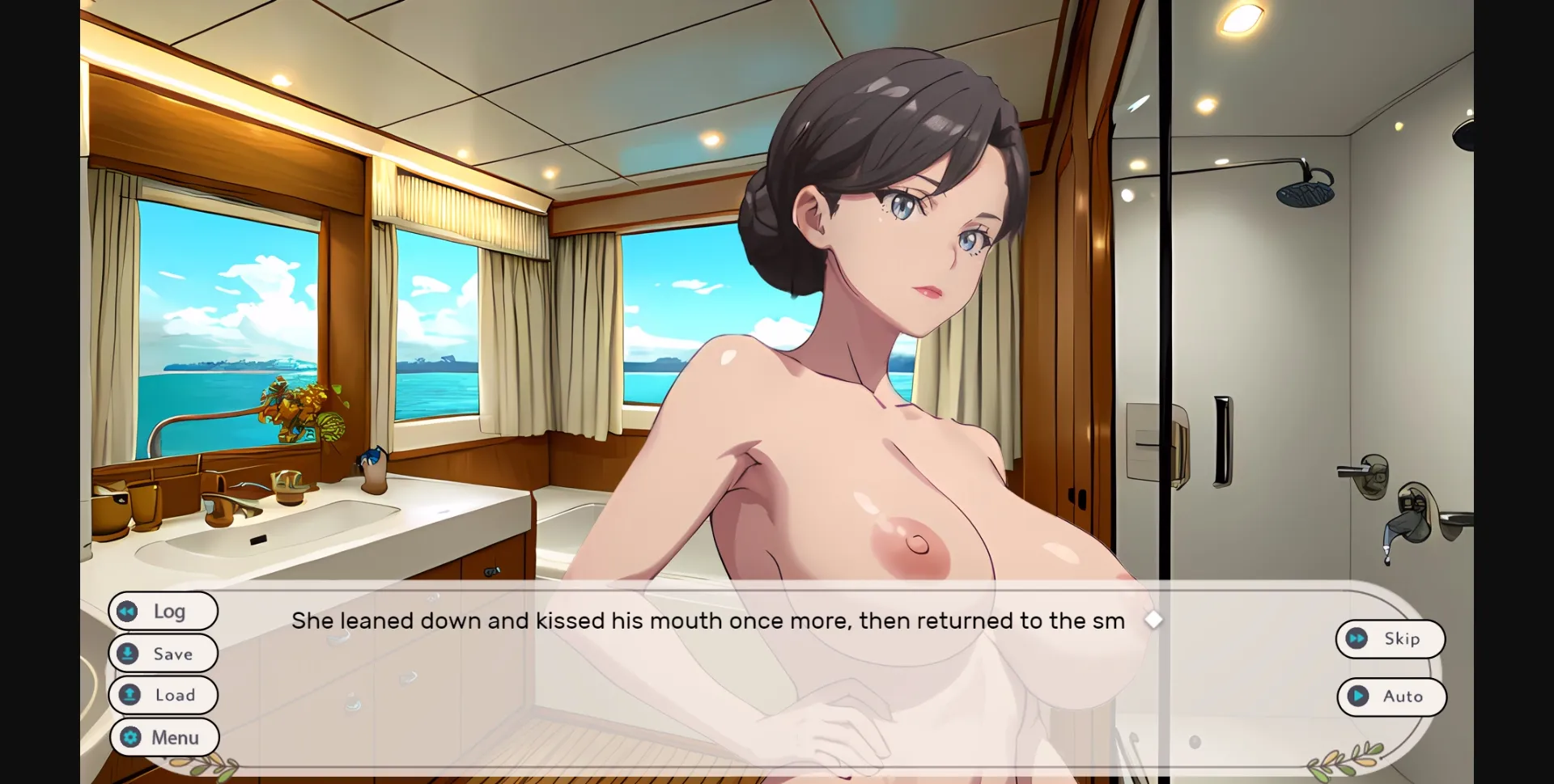Viewport: 1554px width, 784px height.
Task: Click the gear icon on the Menu button
Action: (129, 737)
